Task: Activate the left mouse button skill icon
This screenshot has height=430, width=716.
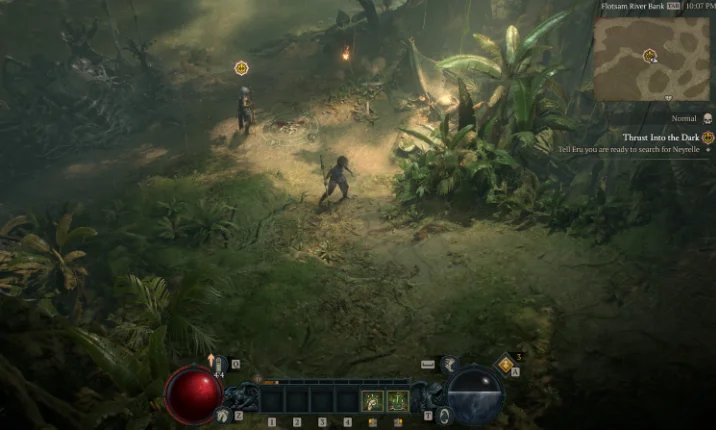Action: [372, 401]
